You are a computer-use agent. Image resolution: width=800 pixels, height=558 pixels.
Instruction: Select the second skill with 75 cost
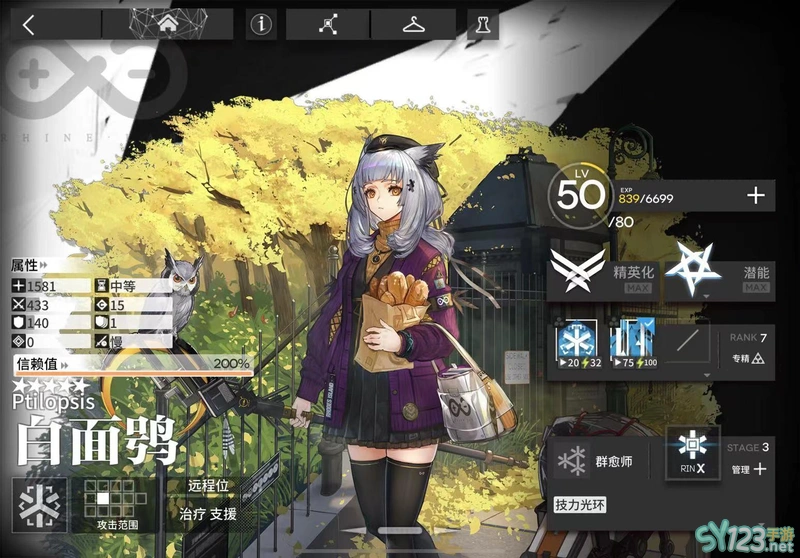[x=631, y=345]
